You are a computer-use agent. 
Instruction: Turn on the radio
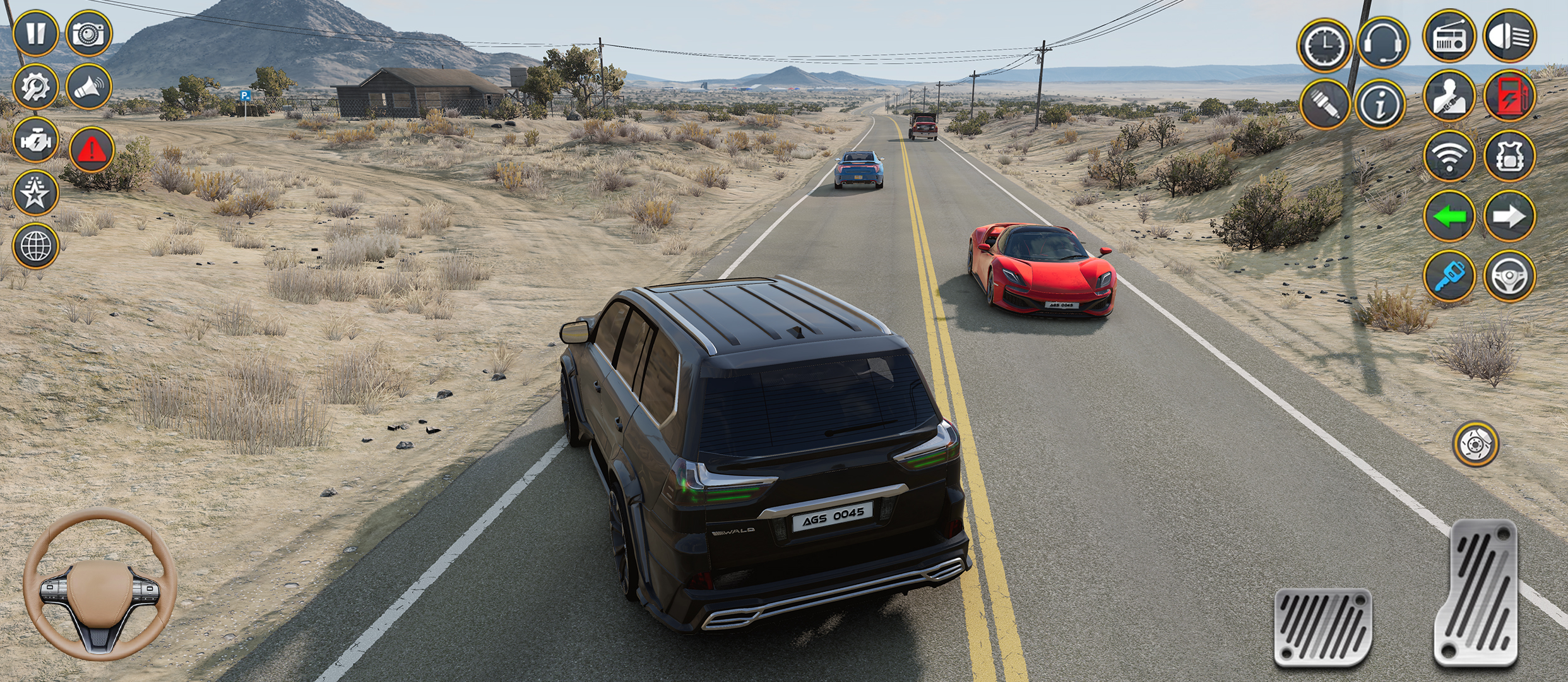pyautogui.click(x=1449, y=36)
